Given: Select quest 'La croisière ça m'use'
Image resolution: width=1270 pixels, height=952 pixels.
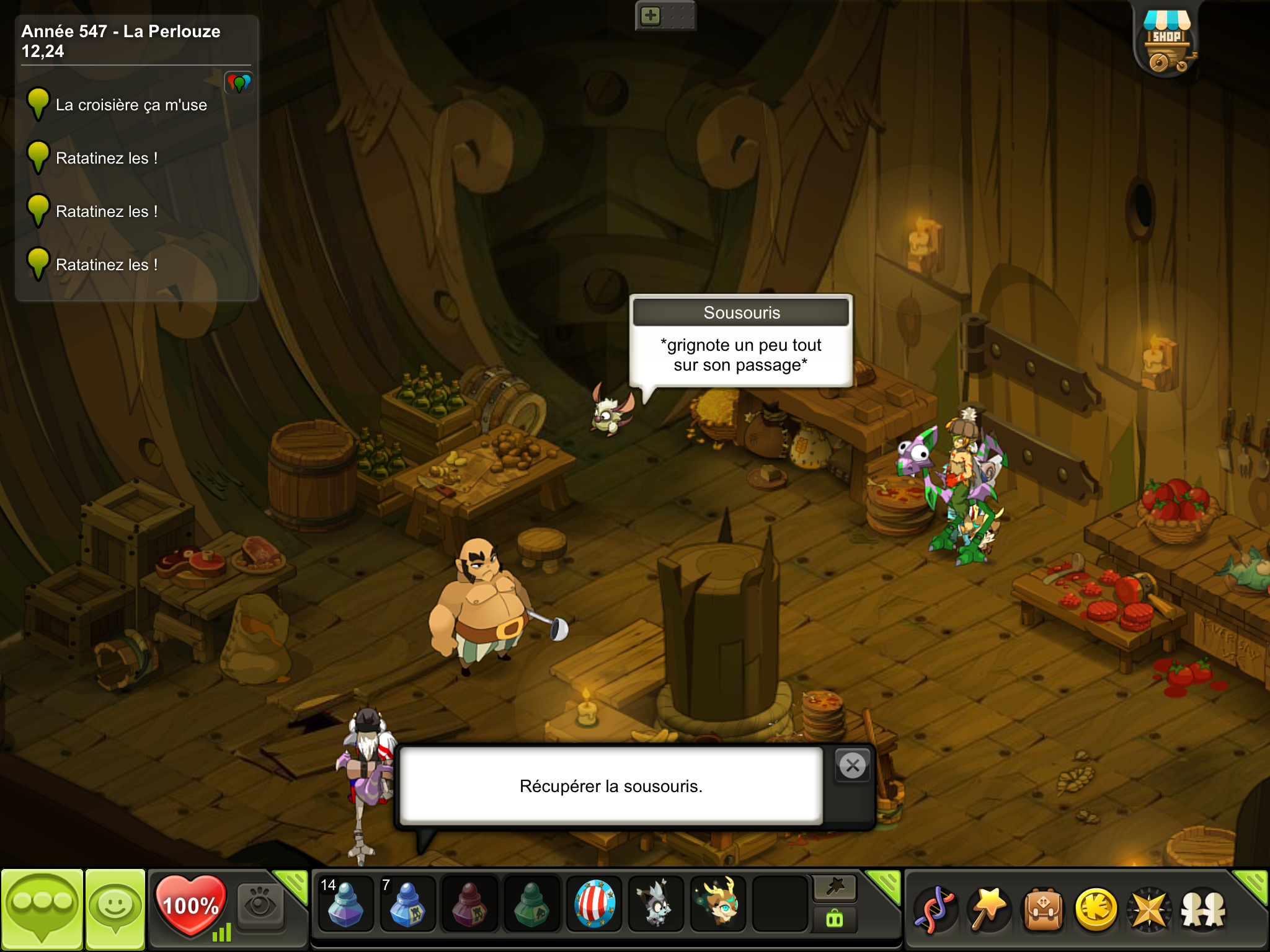Looking at the screenshot, I should 131,105.
